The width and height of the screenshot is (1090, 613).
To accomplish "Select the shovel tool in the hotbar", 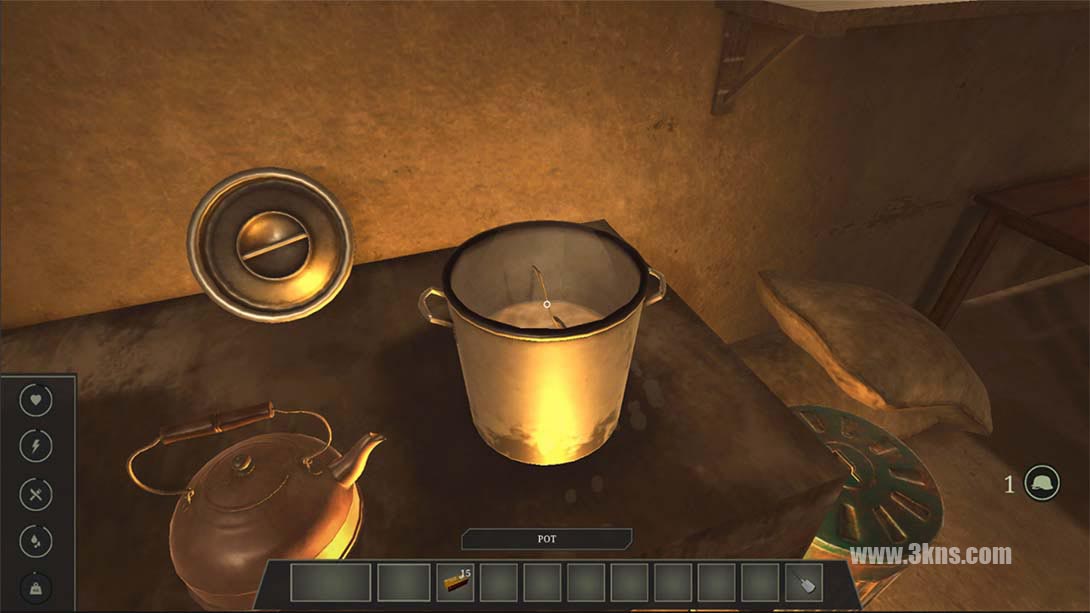I will [x=804, y=582].
